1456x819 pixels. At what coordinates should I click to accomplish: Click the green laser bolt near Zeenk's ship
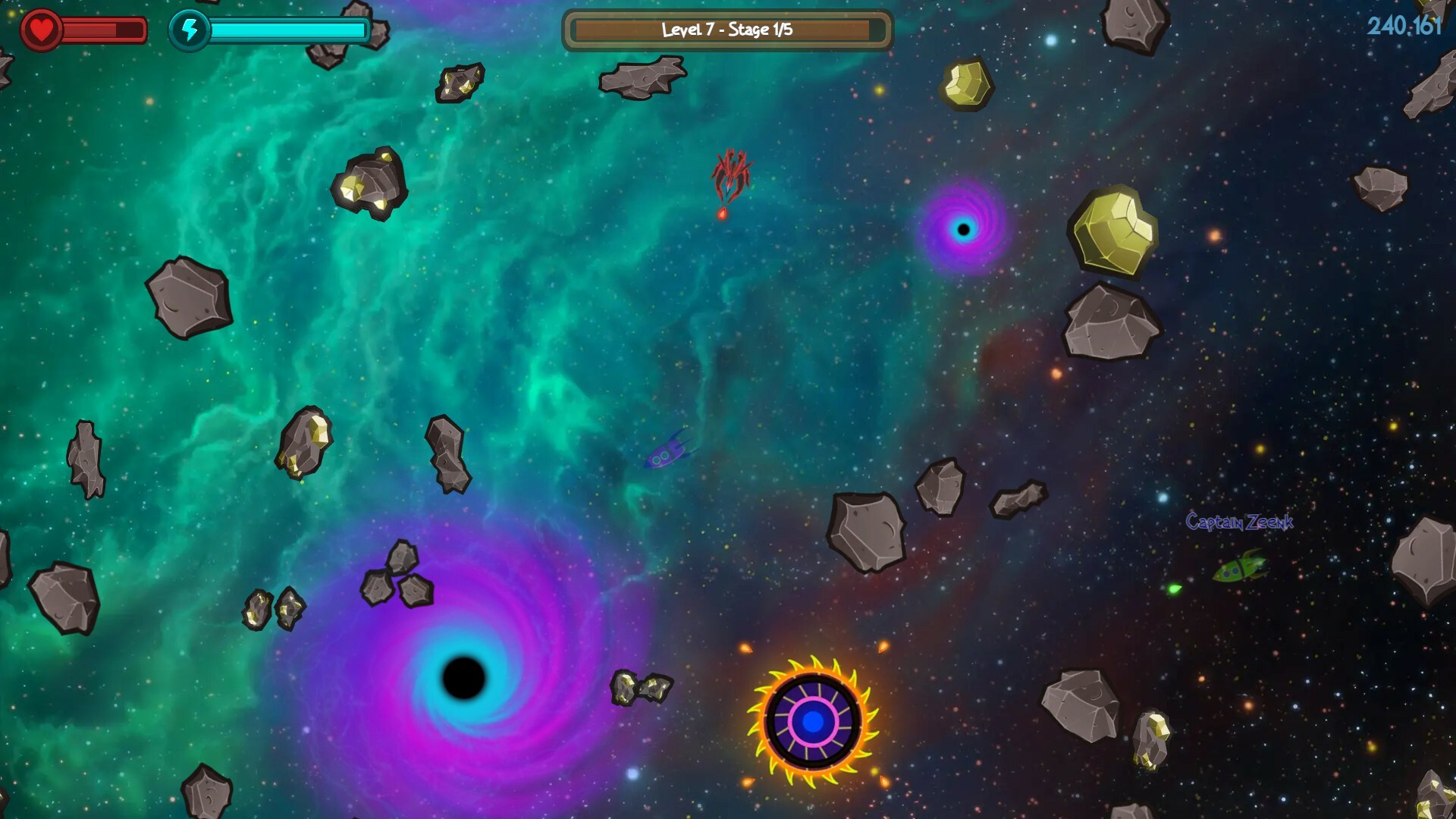point(1172,588)
